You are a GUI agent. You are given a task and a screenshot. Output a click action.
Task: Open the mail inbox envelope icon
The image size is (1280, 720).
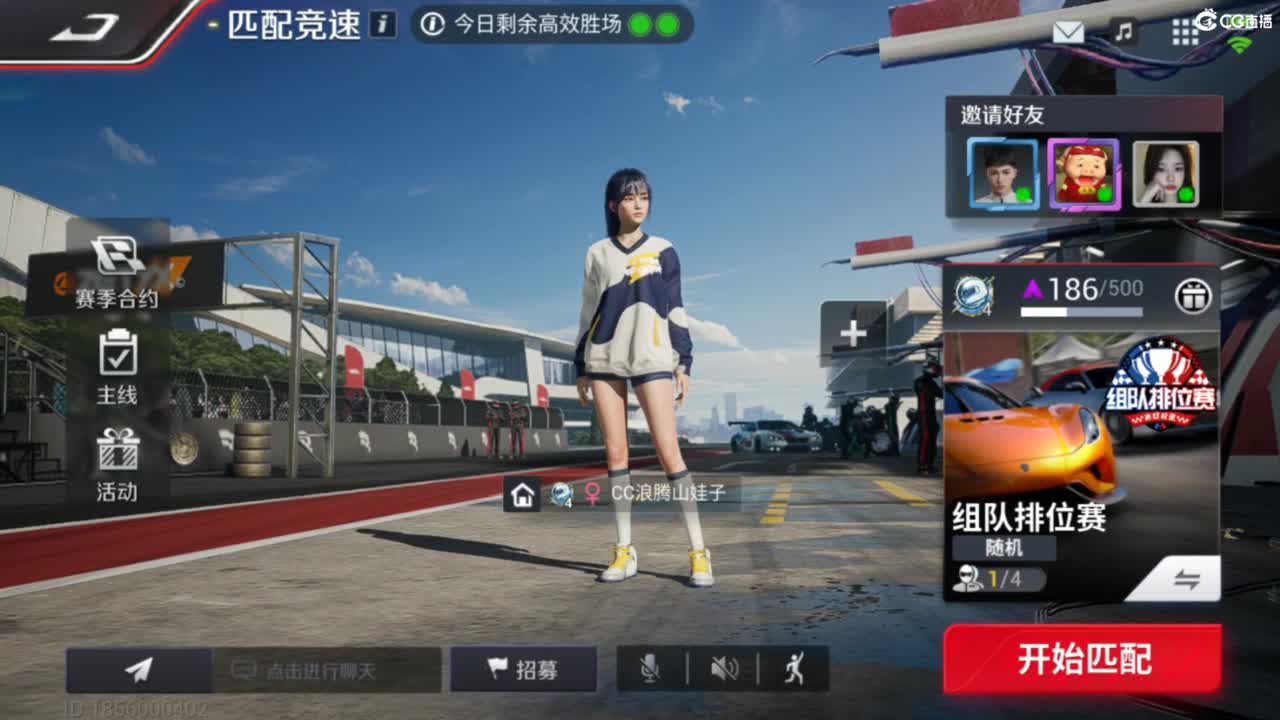coord(1069,32)
